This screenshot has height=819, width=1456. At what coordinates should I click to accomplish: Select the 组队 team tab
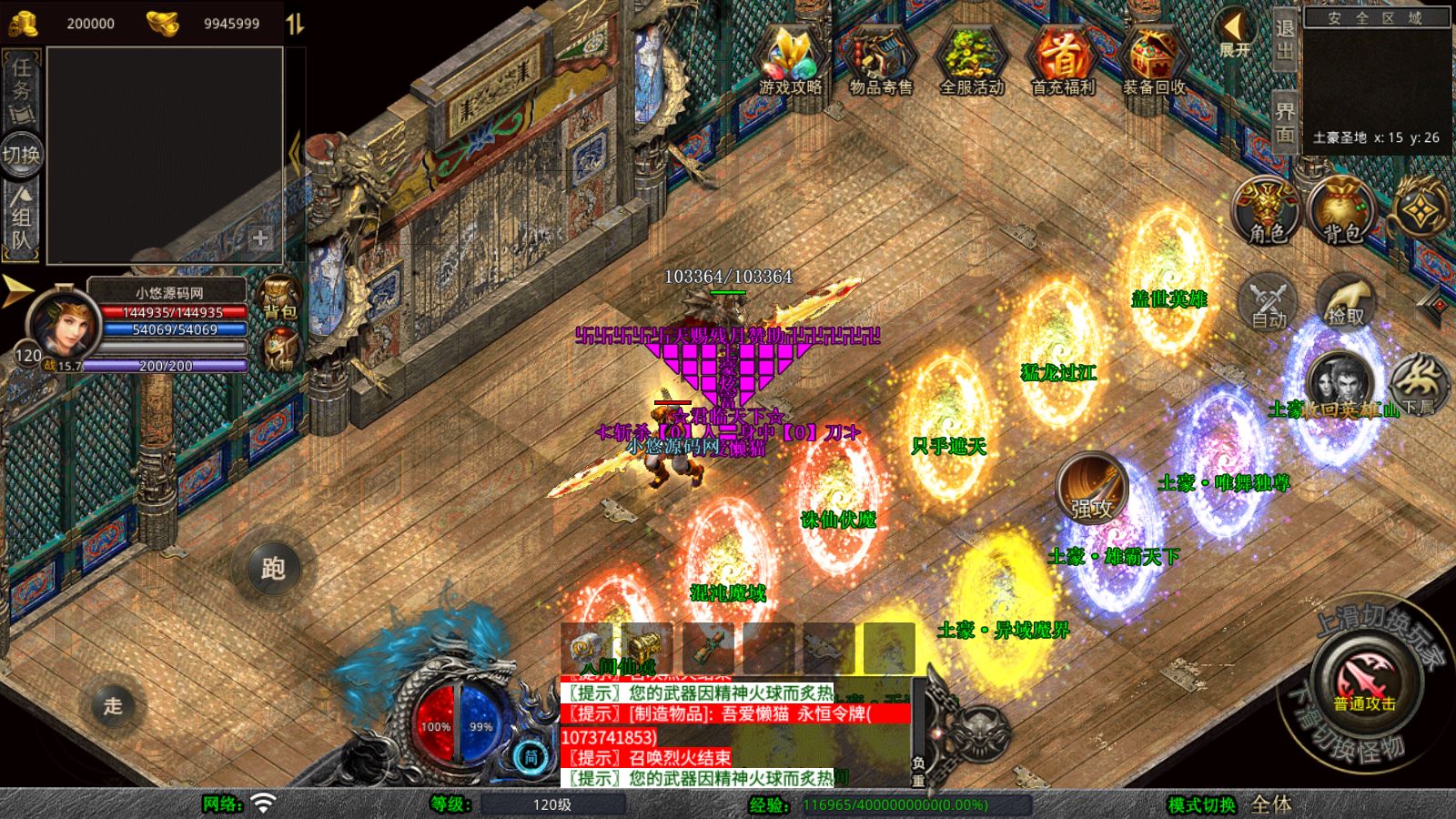point(21,218)
